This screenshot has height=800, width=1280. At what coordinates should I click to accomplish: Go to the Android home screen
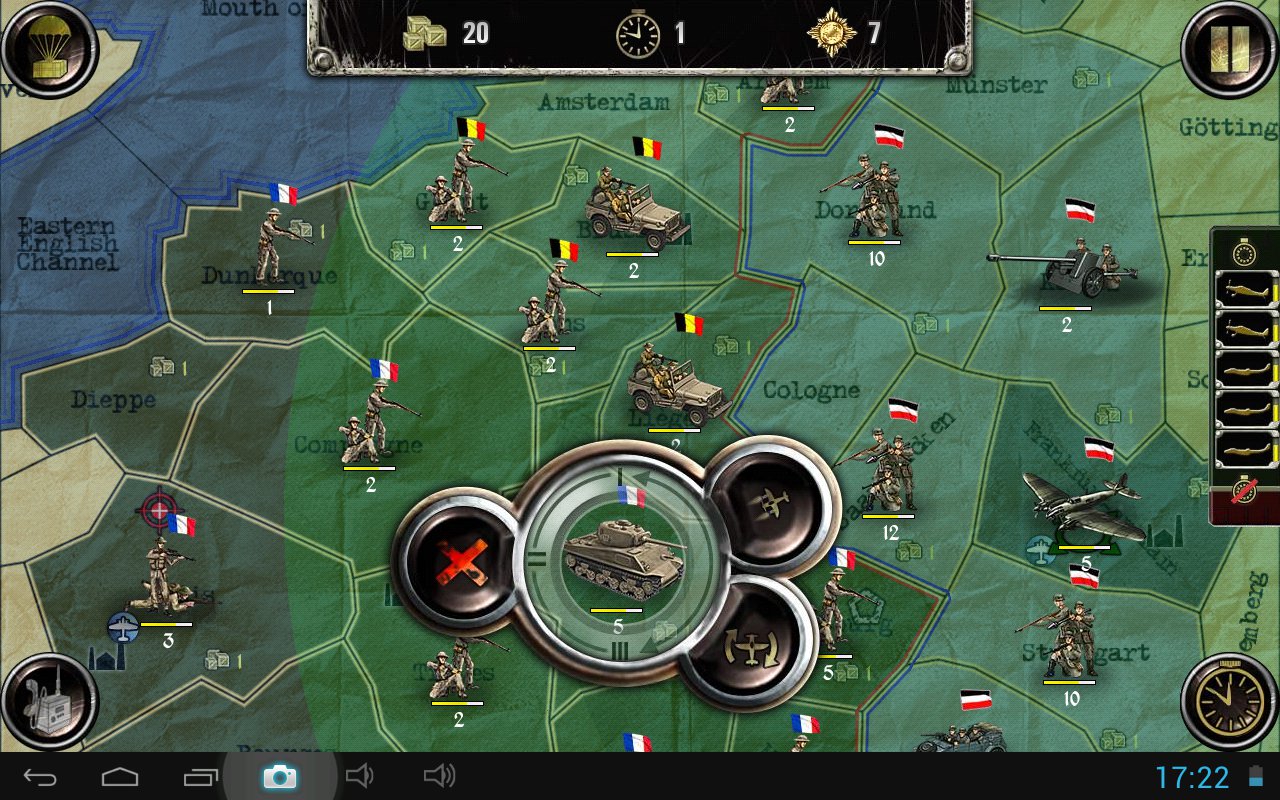point(120,776)
